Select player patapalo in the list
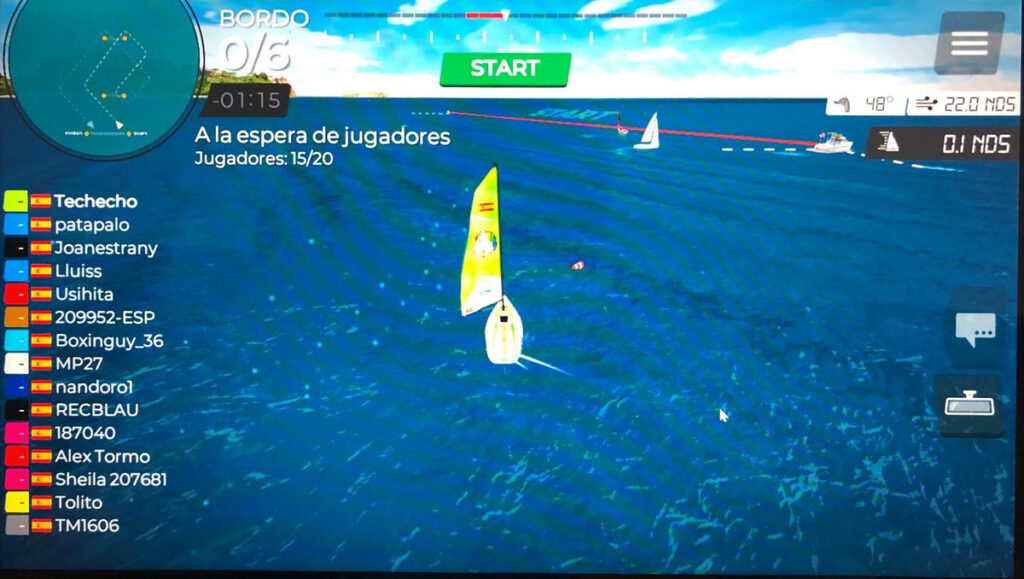Screen dimensions: 1024x579 91,225
